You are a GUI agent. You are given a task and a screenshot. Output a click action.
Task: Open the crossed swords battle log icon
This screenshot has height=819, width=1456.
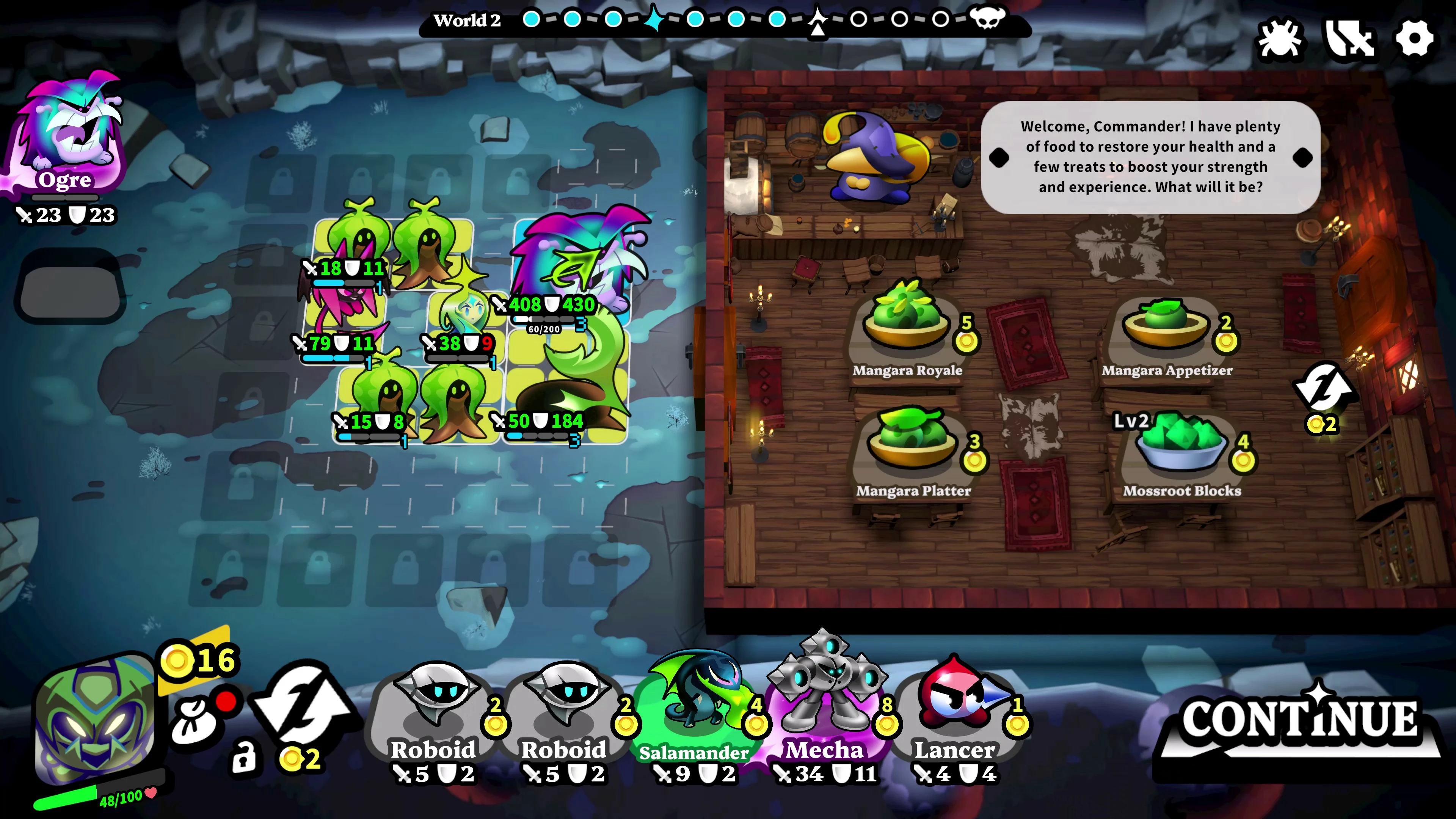1349,39
